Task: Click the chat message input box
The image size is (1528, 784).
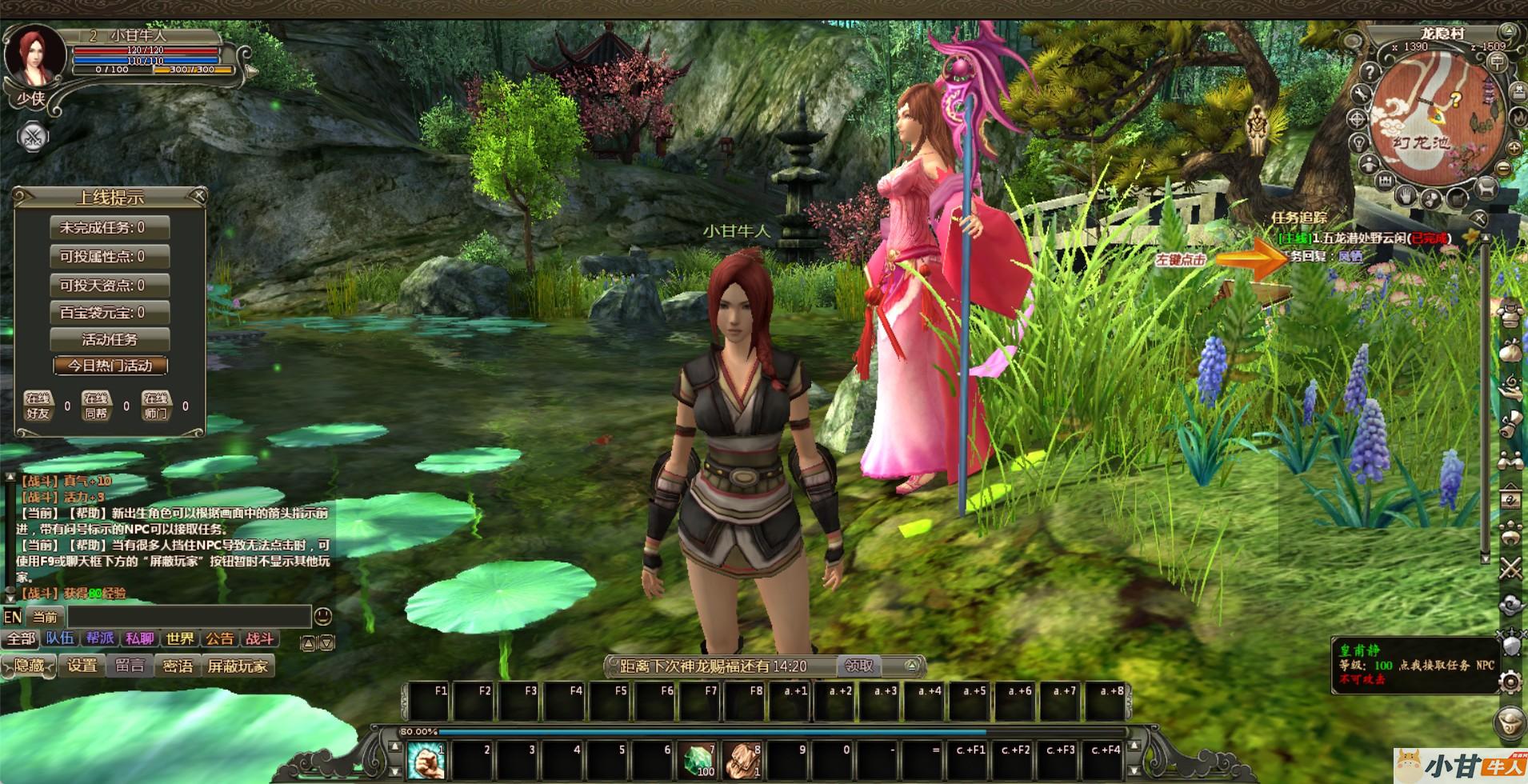Action: click(189, 617)
